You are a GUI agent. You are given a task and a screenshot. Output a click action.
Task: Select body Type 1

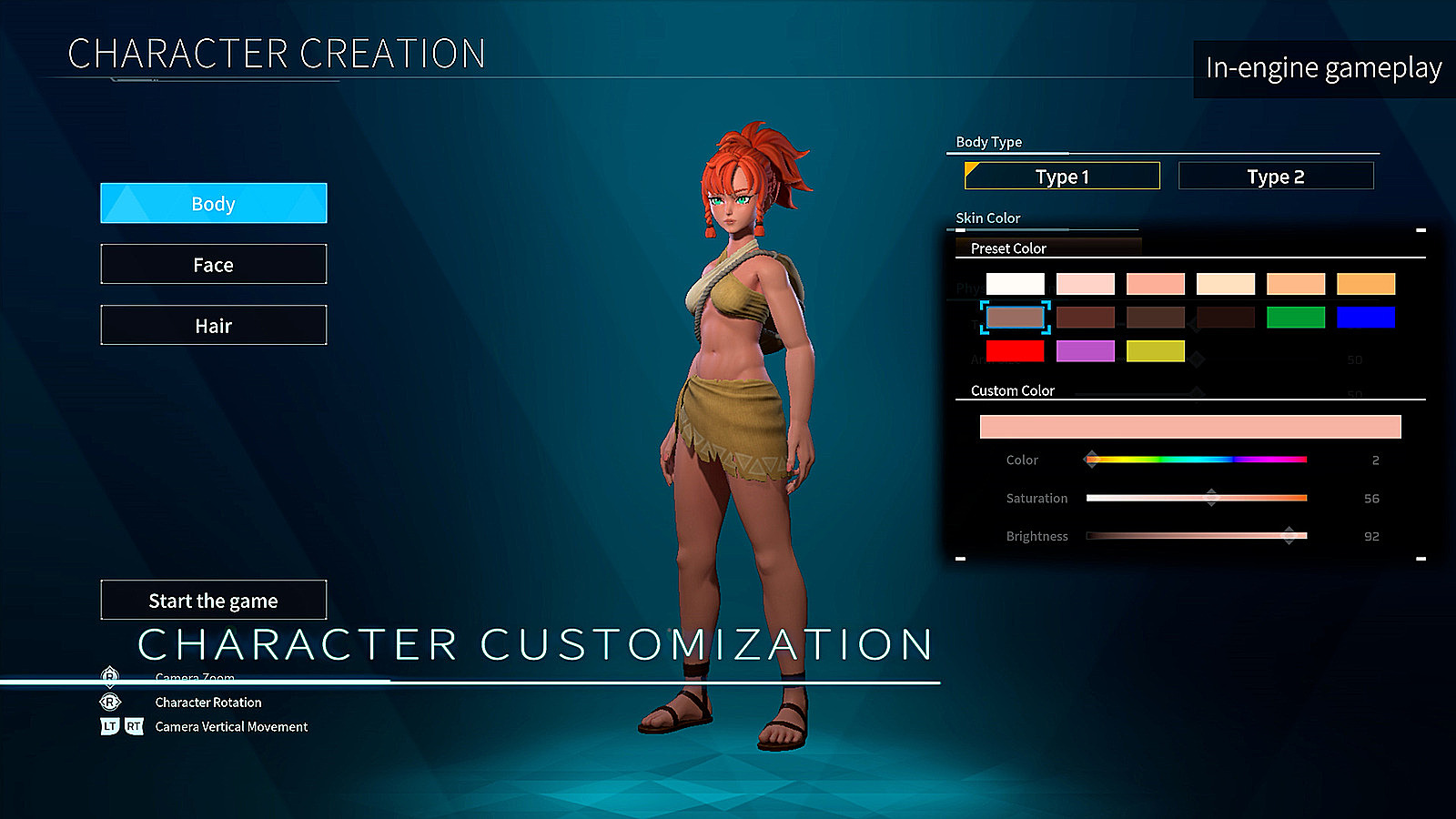[x=1062, y=176]
